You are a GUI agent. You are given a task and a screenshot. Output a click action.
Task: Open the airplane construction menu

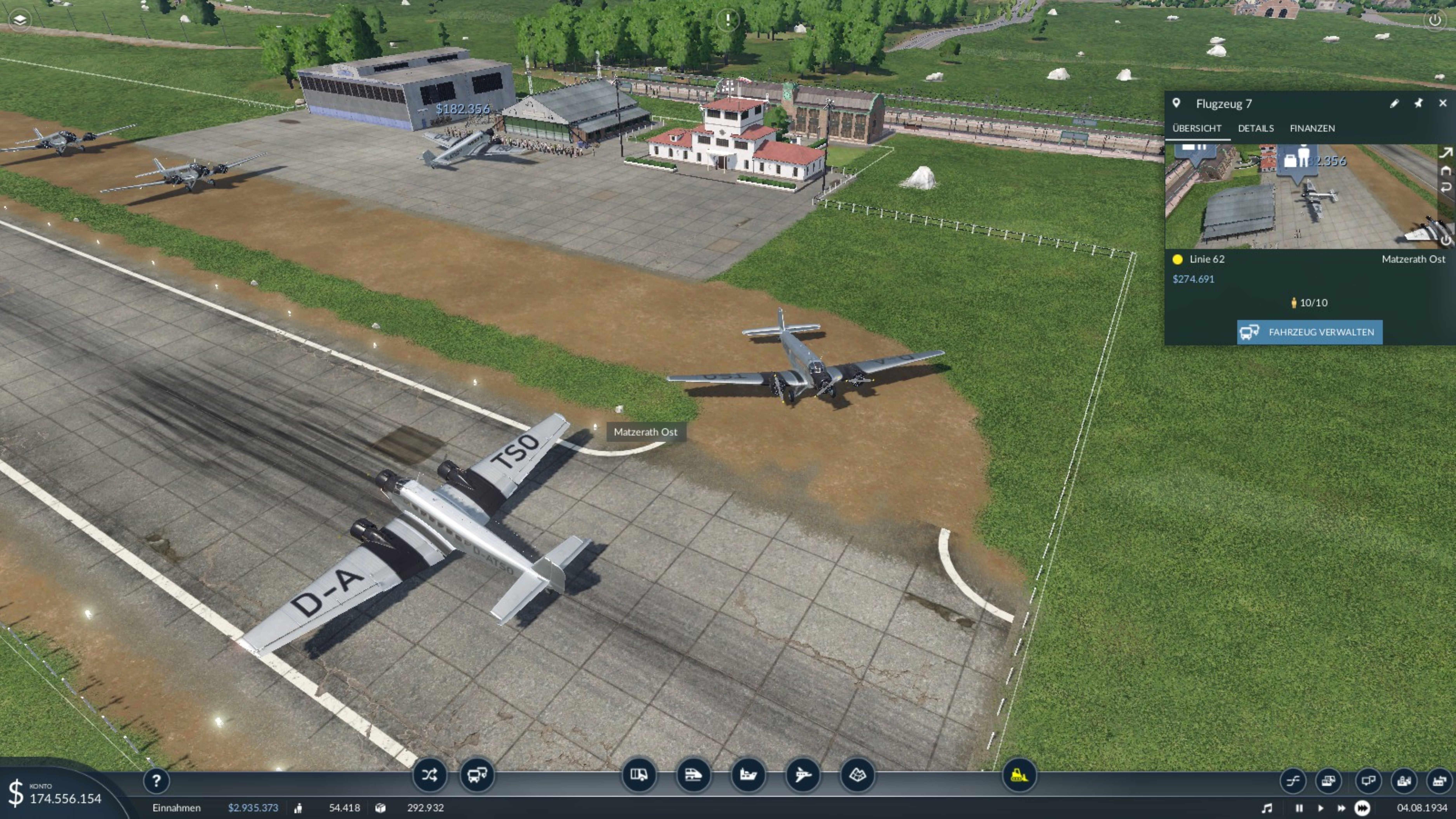click(803, 775)
